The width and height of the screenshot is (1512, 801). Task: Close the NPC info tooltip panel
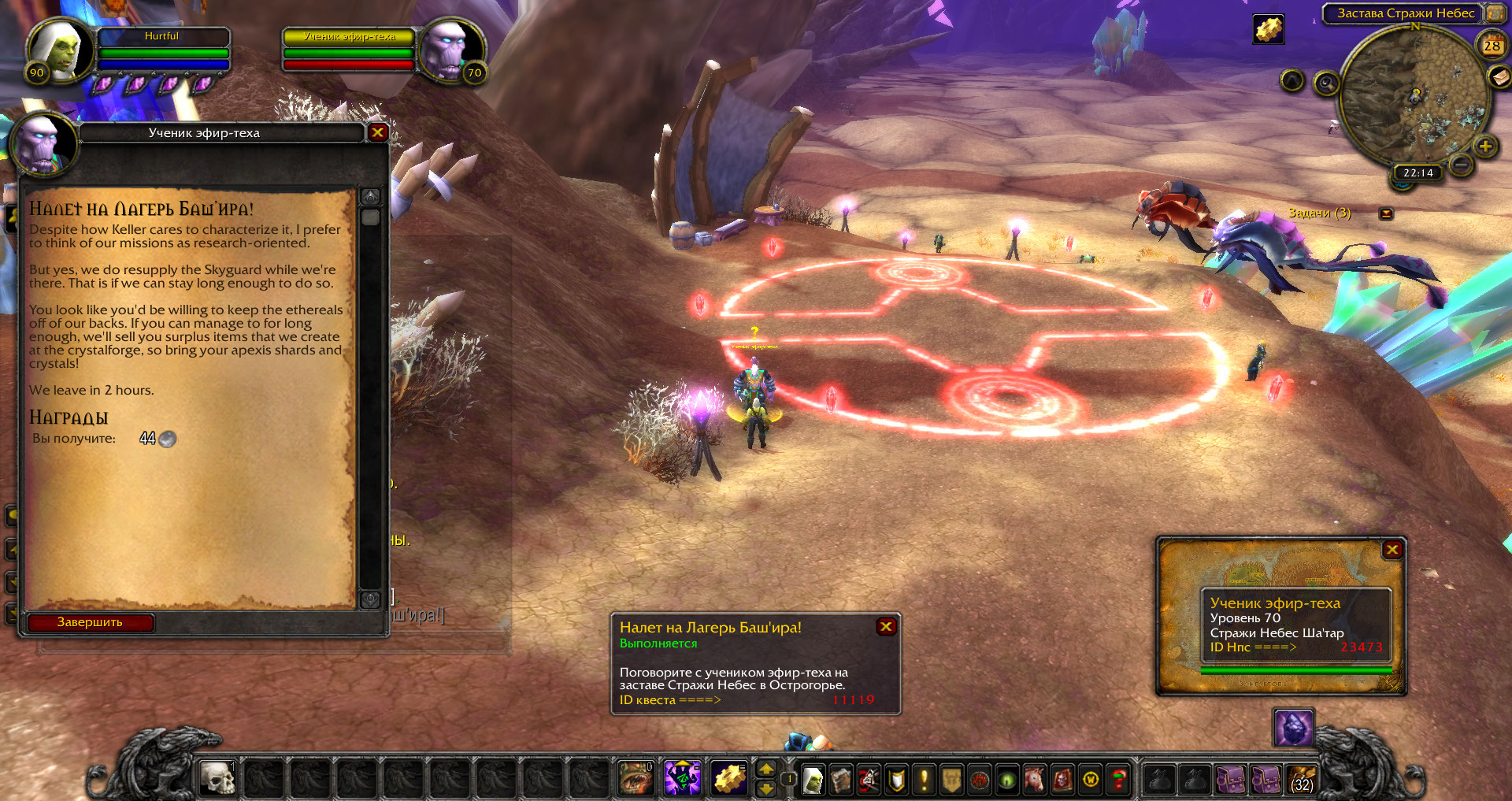[1392, 550]
